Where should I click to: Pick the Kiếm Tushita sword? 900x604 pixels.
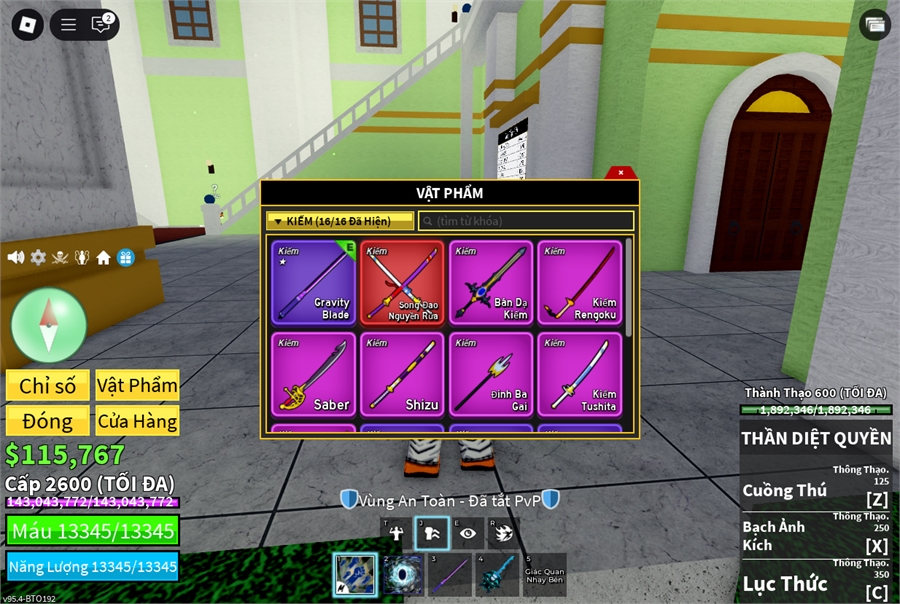point(579,374)
